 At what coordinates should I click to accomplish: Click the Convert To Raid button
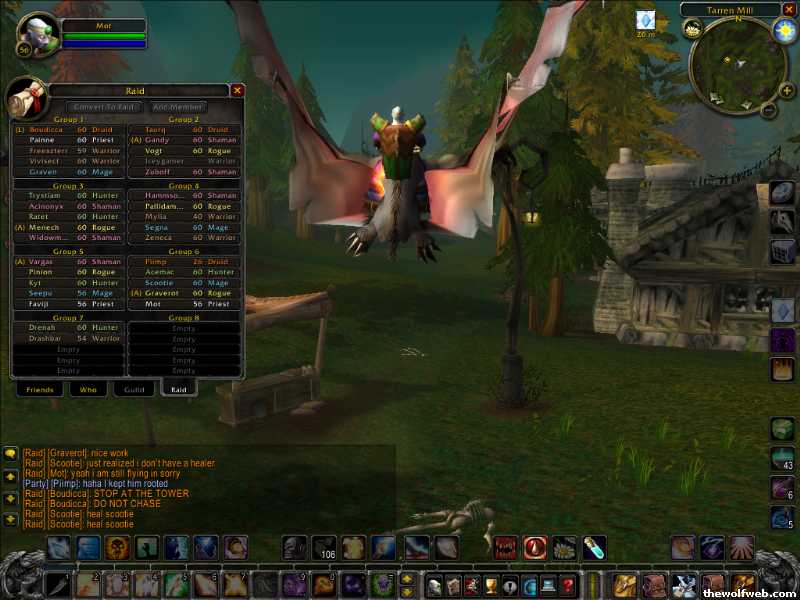[x=104, y=106]
